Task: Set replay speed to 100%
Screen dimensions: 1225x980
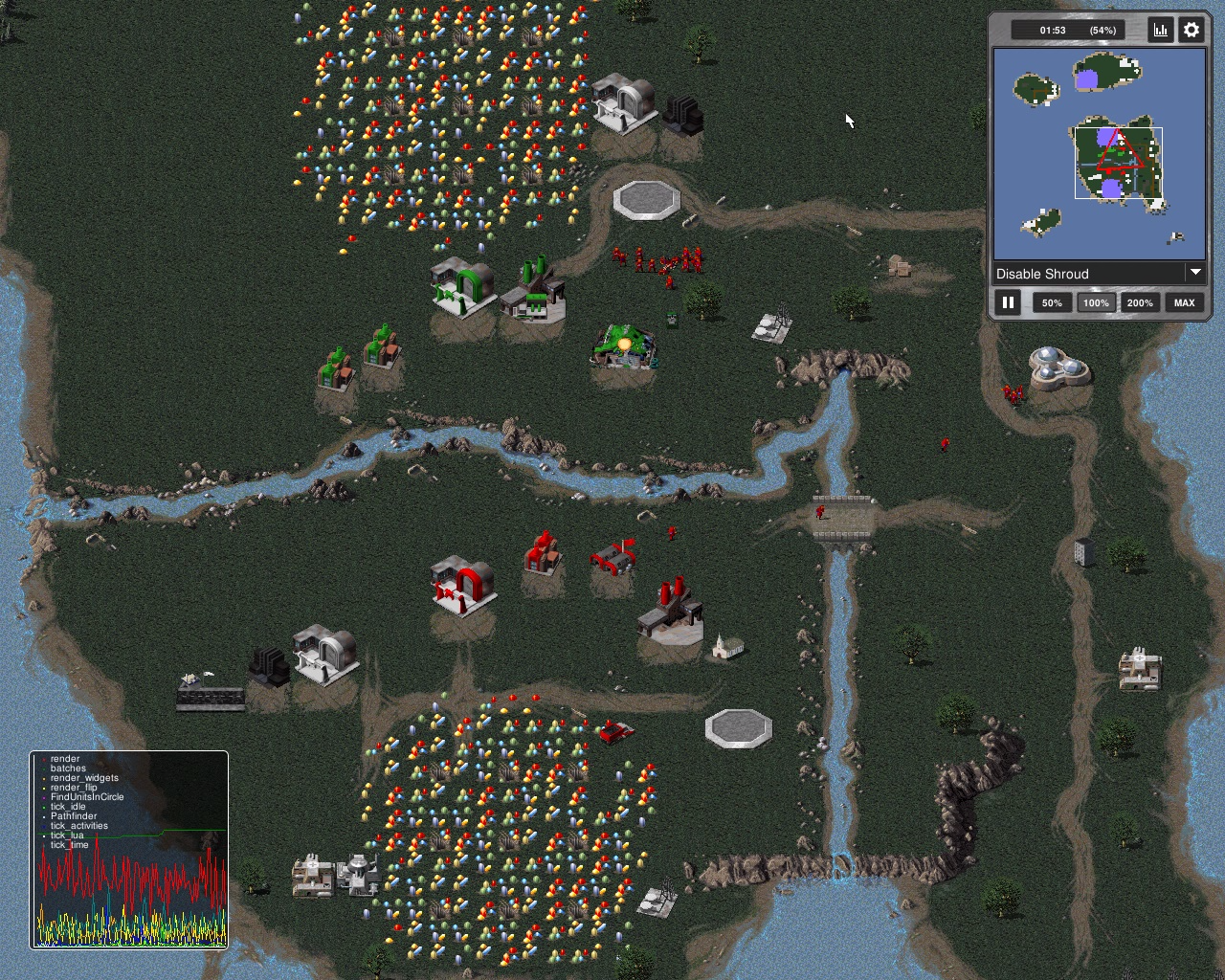Action: click(1096, 302)
